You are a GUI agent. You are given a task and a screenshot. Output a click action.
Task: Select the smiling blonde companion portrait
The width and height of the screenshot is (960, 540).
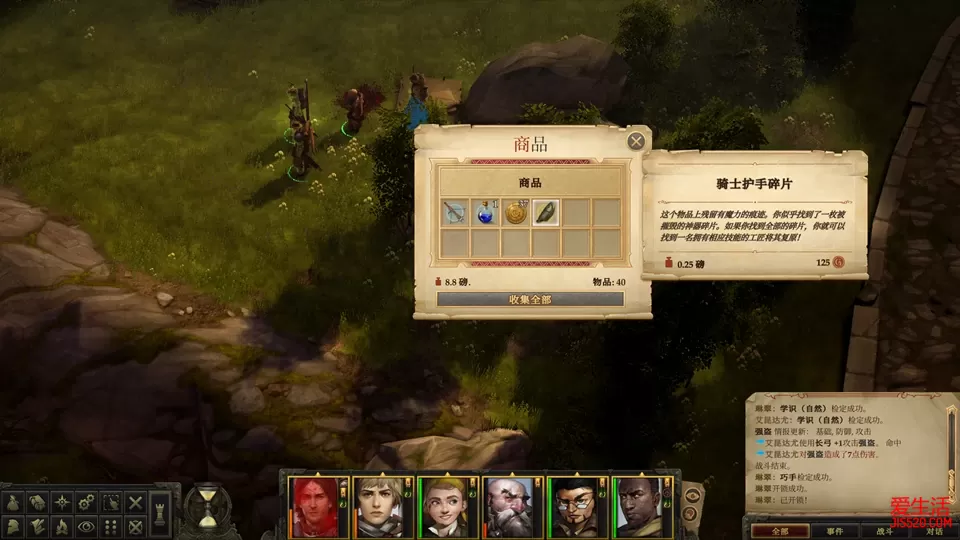click(x=443, y=505)
